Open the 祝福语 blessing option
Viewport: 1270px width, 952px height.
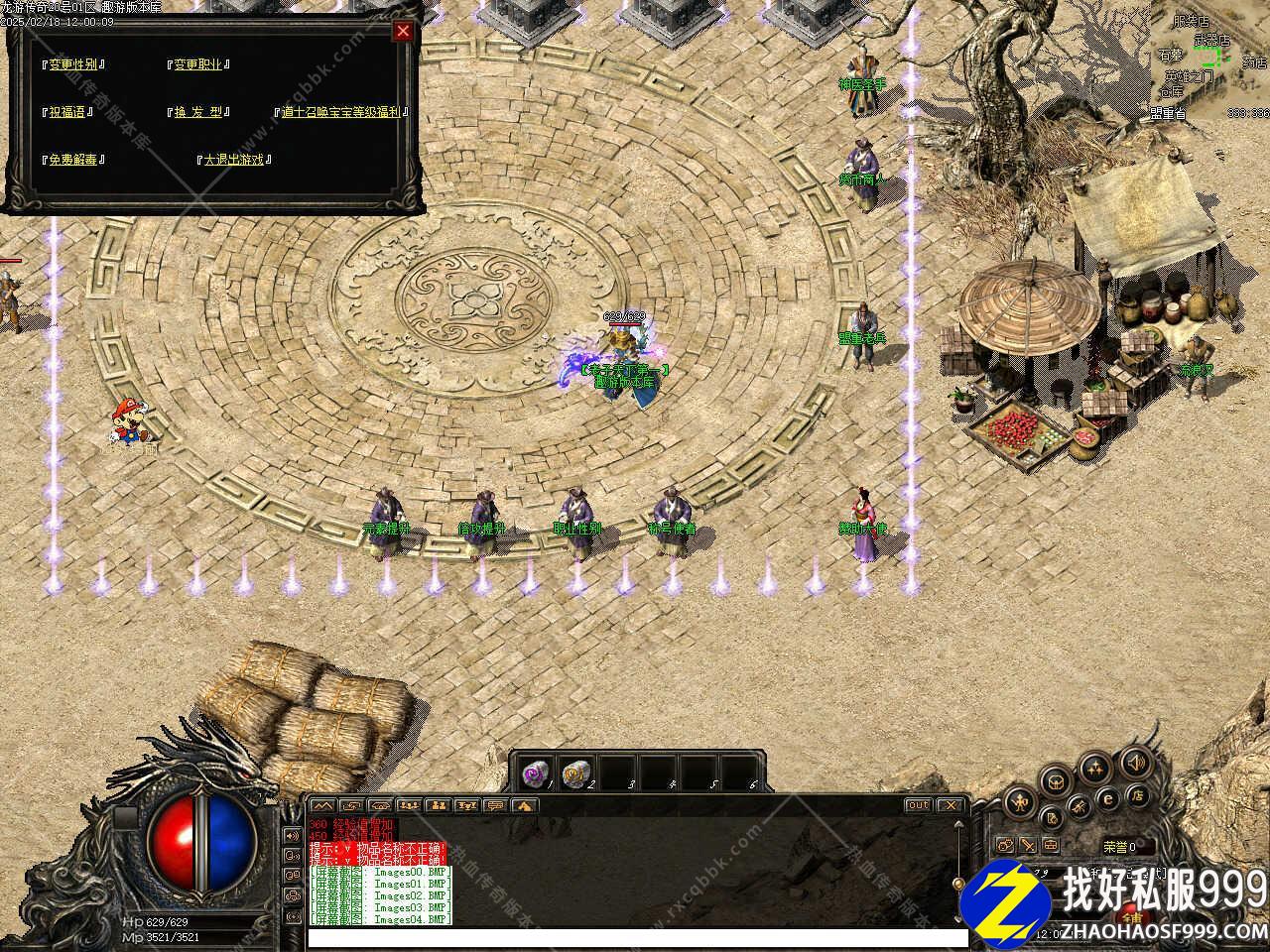coord(68,112)
